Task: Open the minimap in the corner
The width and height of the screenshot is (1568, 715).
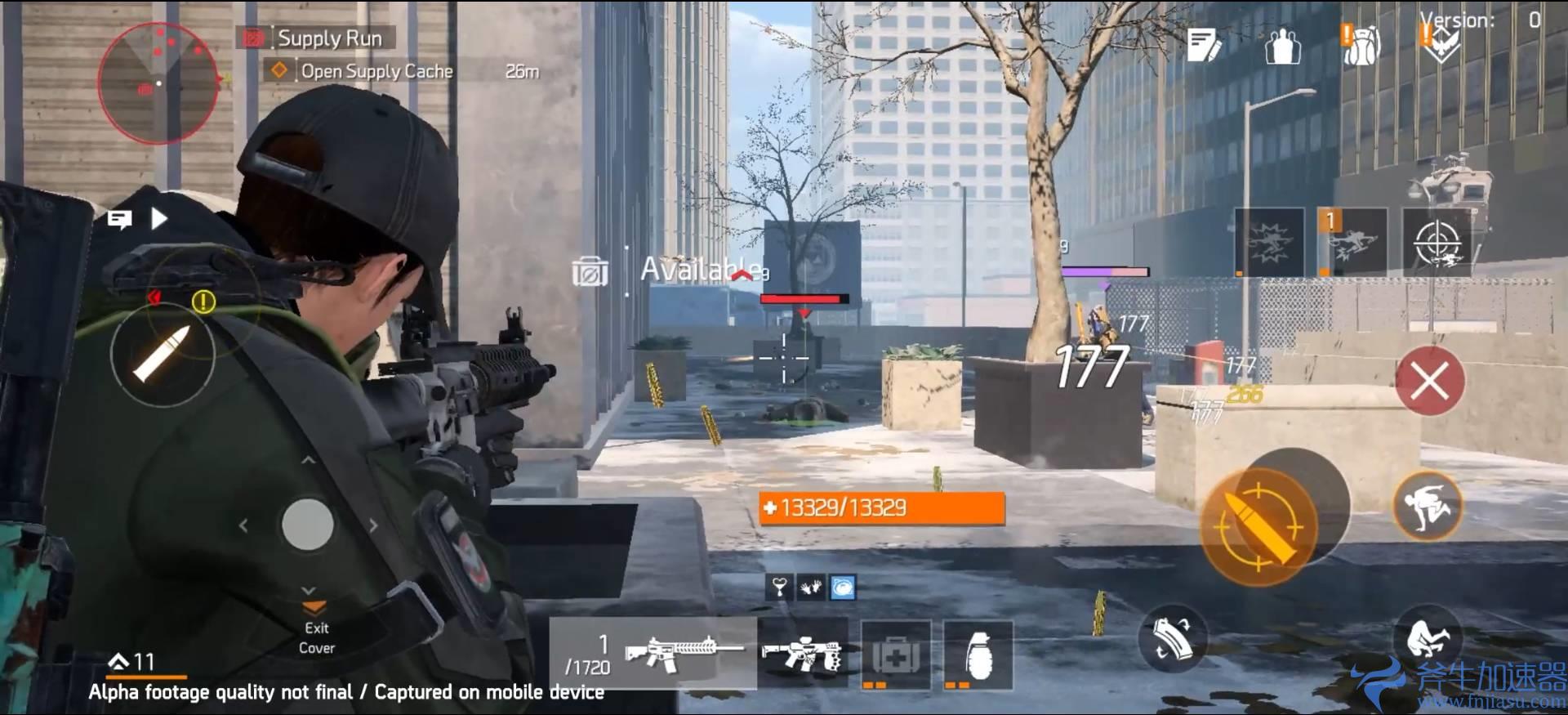Action: pyautogui.click(x=158, y=84)
